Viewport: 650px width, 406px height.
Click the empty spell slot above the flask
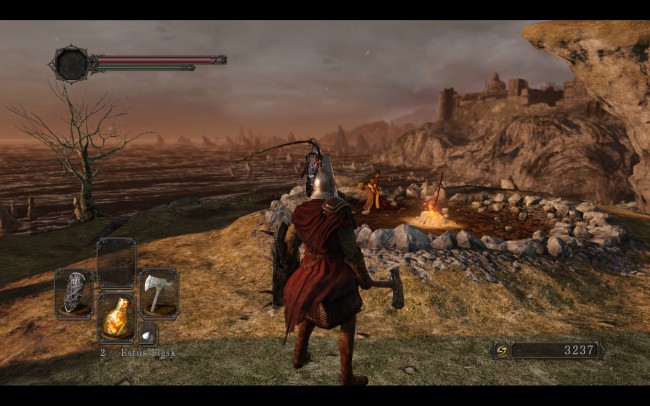(116, 262)
